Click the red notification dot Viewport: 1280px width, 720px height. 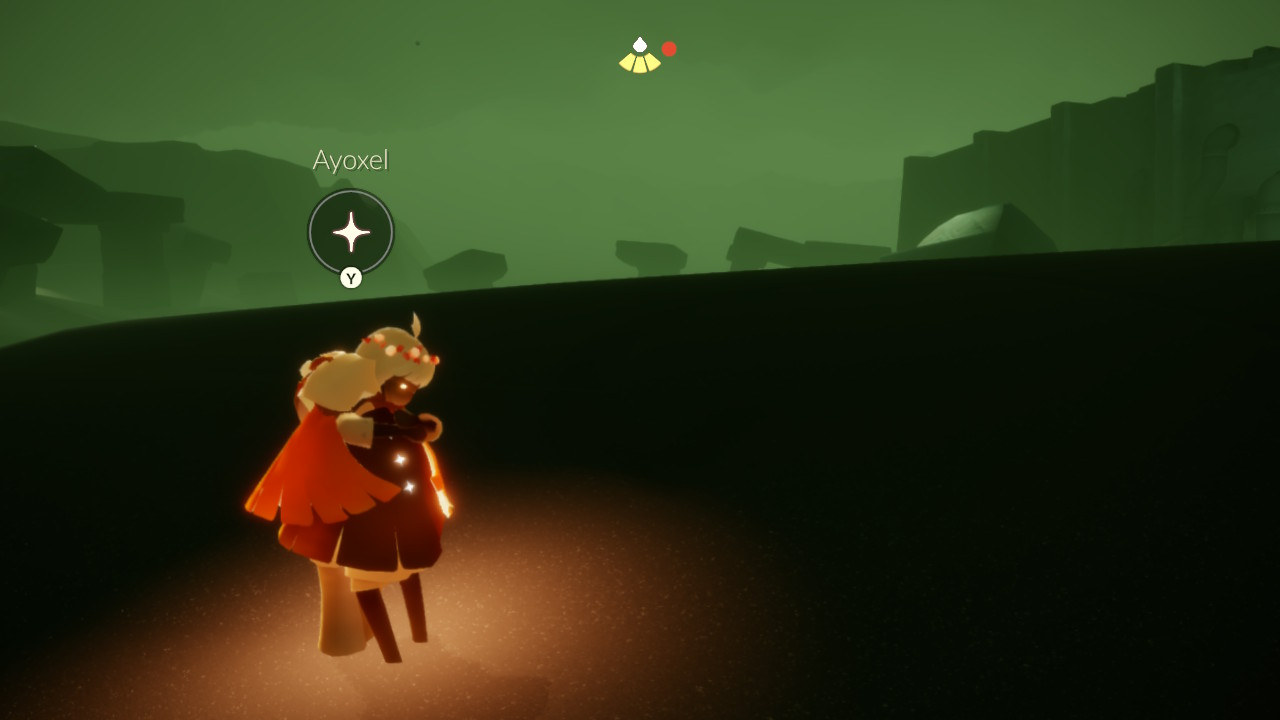click(x=668, y=46)
